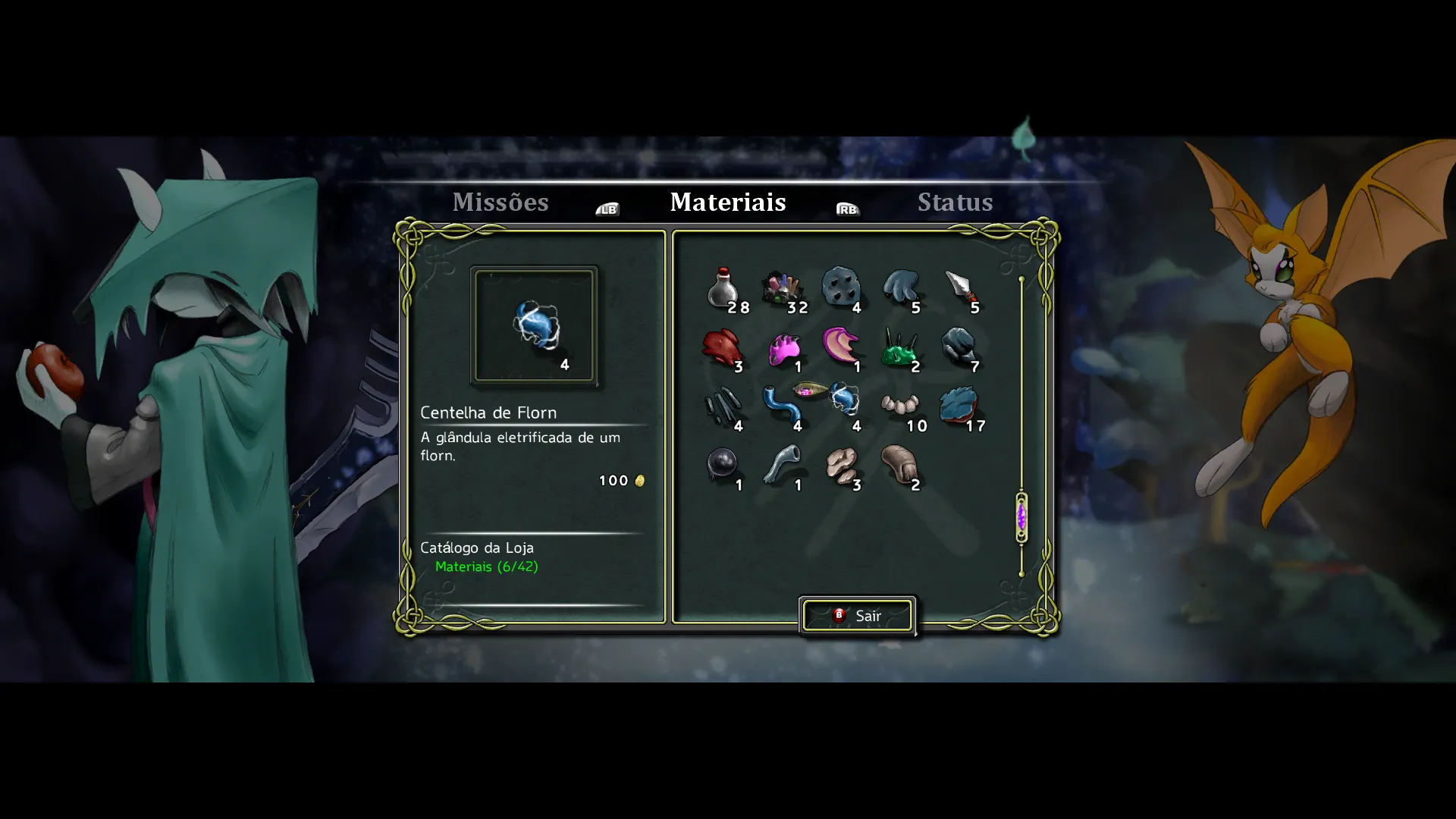Click the purple gem scrollbar handle
This screenshot has height=819, width=1456.
1021,517
